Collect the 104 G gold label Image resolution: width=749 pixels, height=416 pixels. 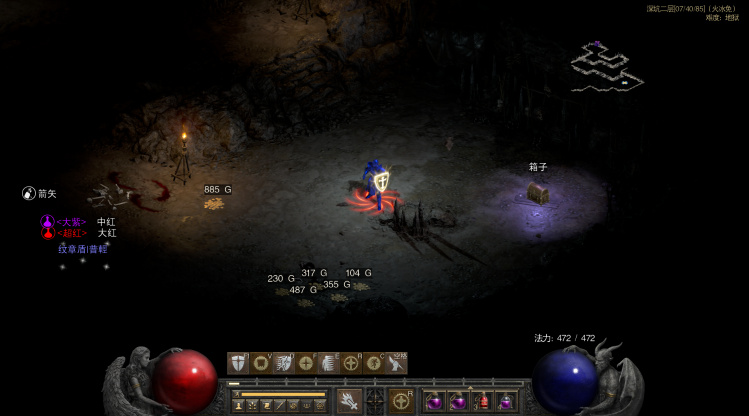click(x=358, y=273)
